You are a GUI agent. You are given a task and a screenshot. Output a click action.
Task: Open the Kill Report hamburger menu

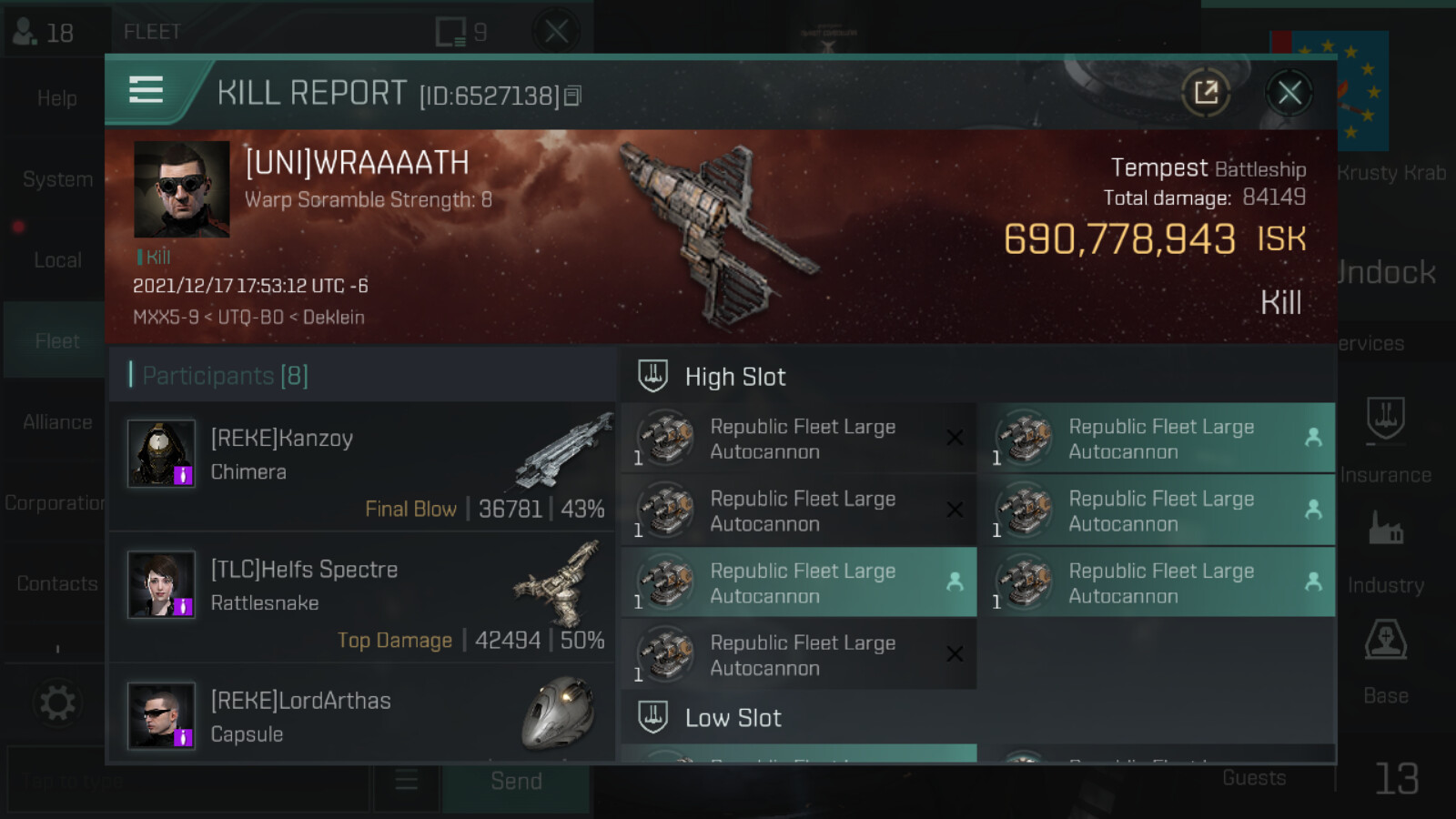pos(146,90)
